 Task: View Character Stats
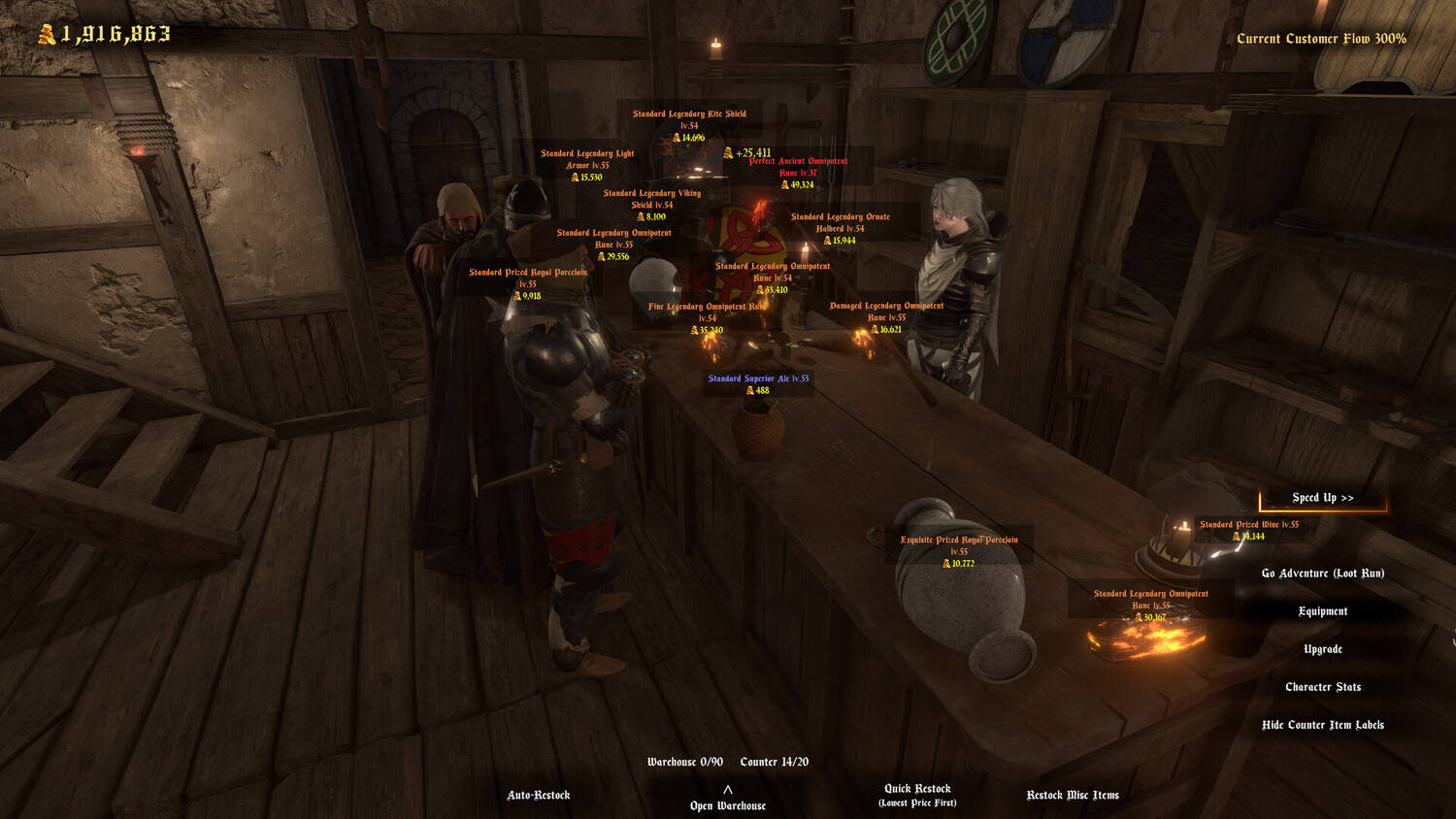[x=1322, y=687]
